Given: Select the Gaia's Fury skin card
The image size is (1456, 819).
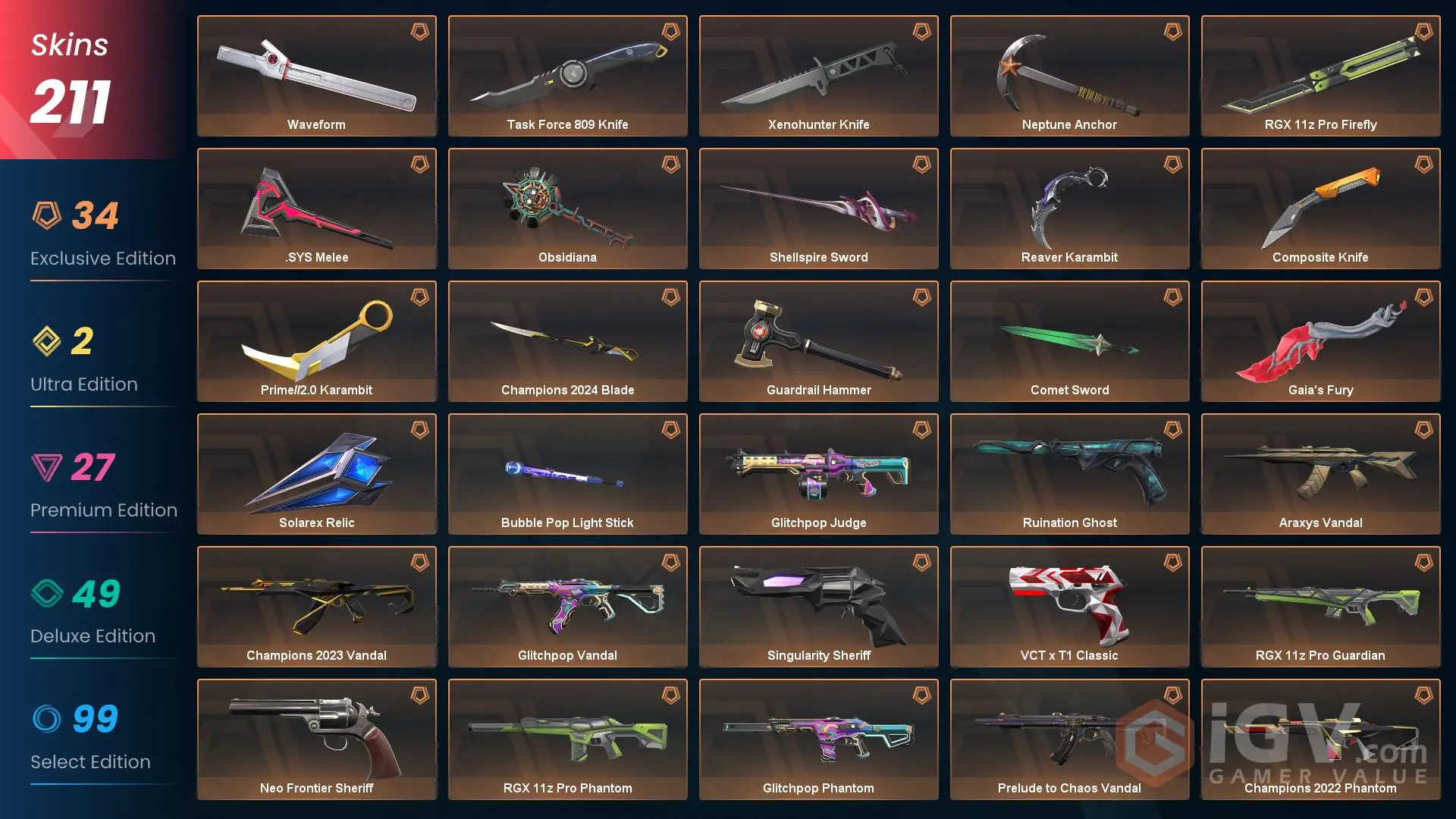Looking at the screenshot, I should click(x=1320, y=341).
